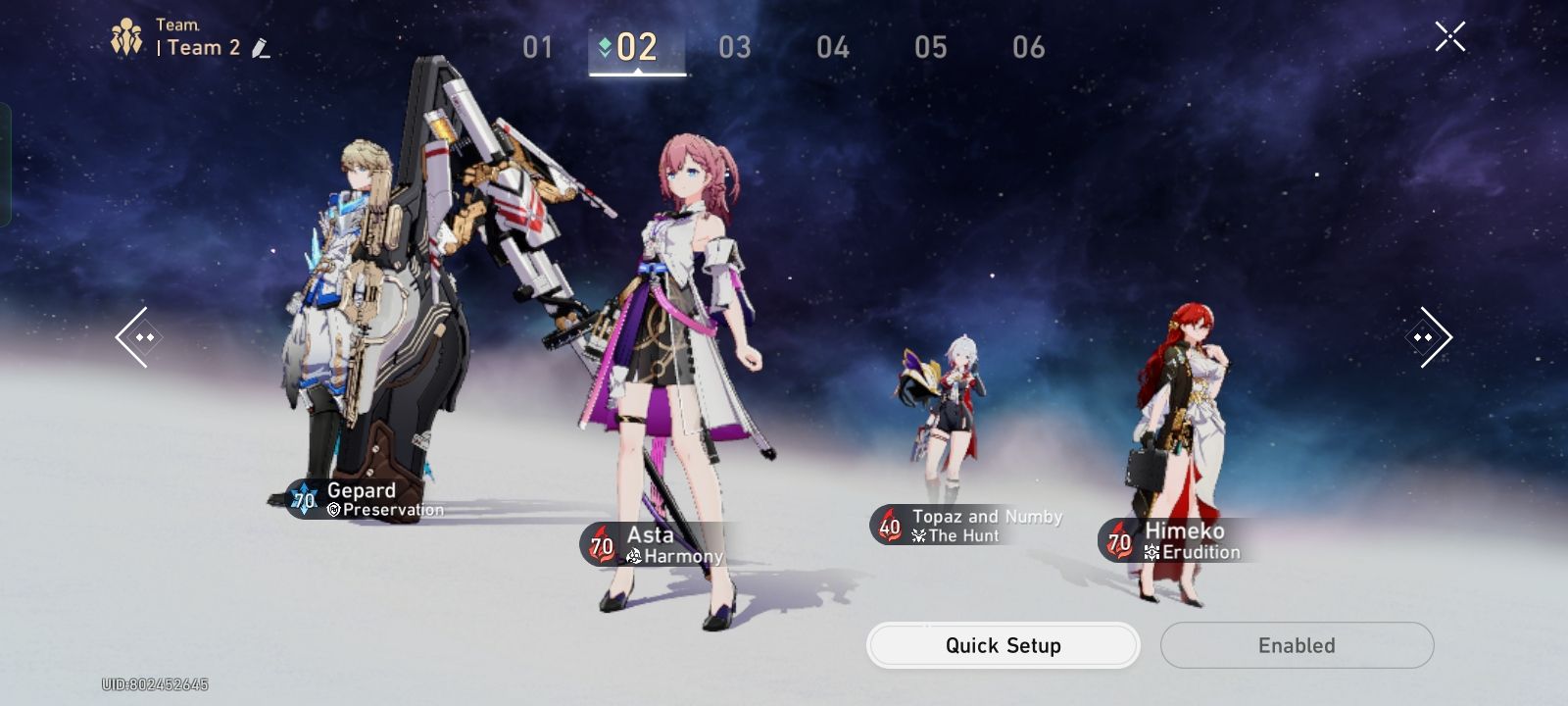1568x706 pixels.
Task: Select Gepard's Preservation path icon
Action: click(x=334, y=510)
